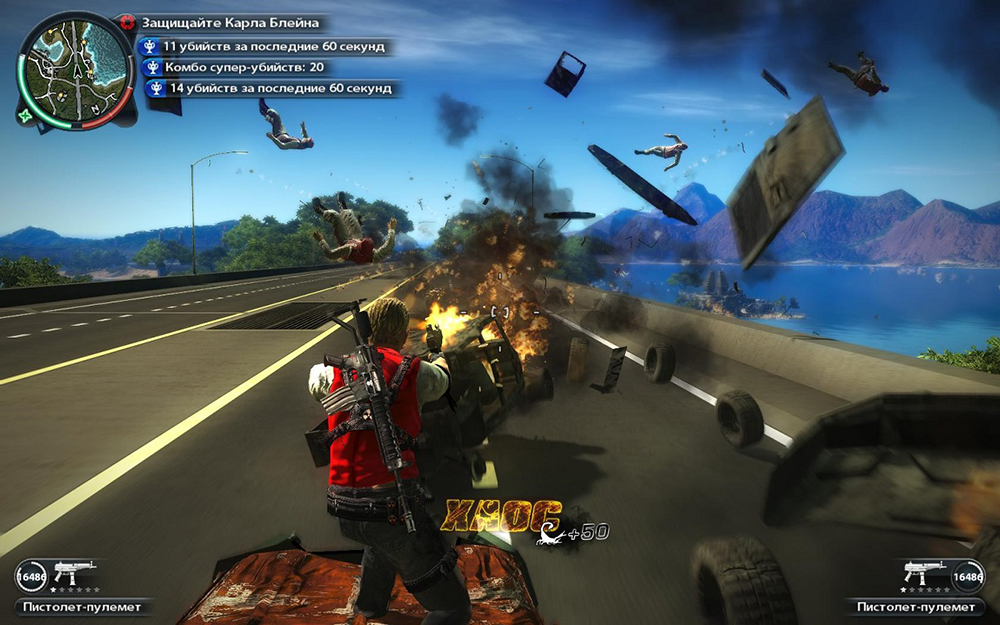Select the 'Комбо супер-убийств: 20' notification

point(243,67)
